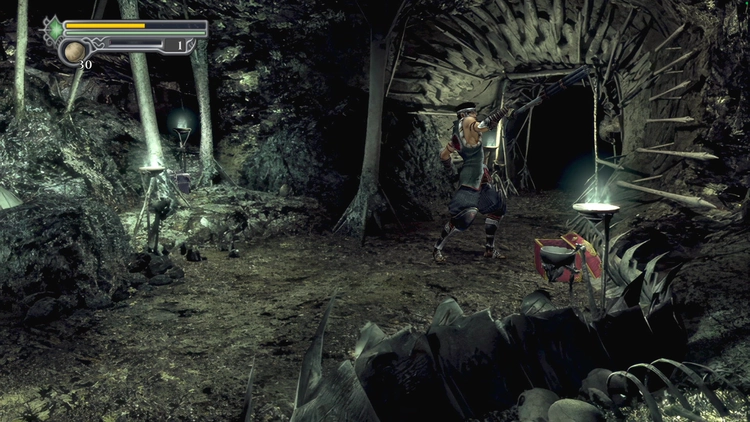Click the green gem emblem on the HUD
The image size is (750, 422).
pyautogui.click(x=54, y=28)
